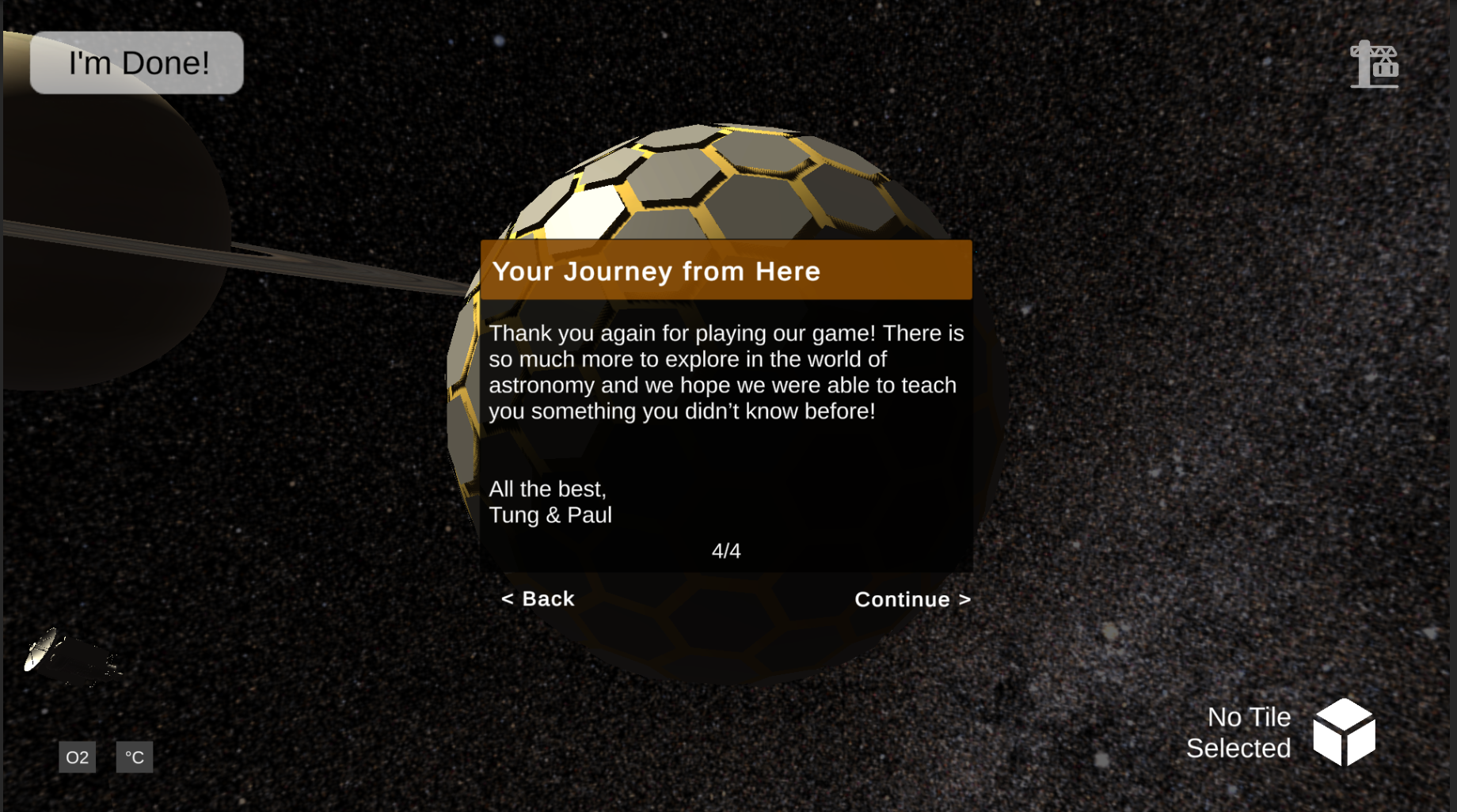
Task: Toggle the O2 overlay button
Action: tap(78, 757)
